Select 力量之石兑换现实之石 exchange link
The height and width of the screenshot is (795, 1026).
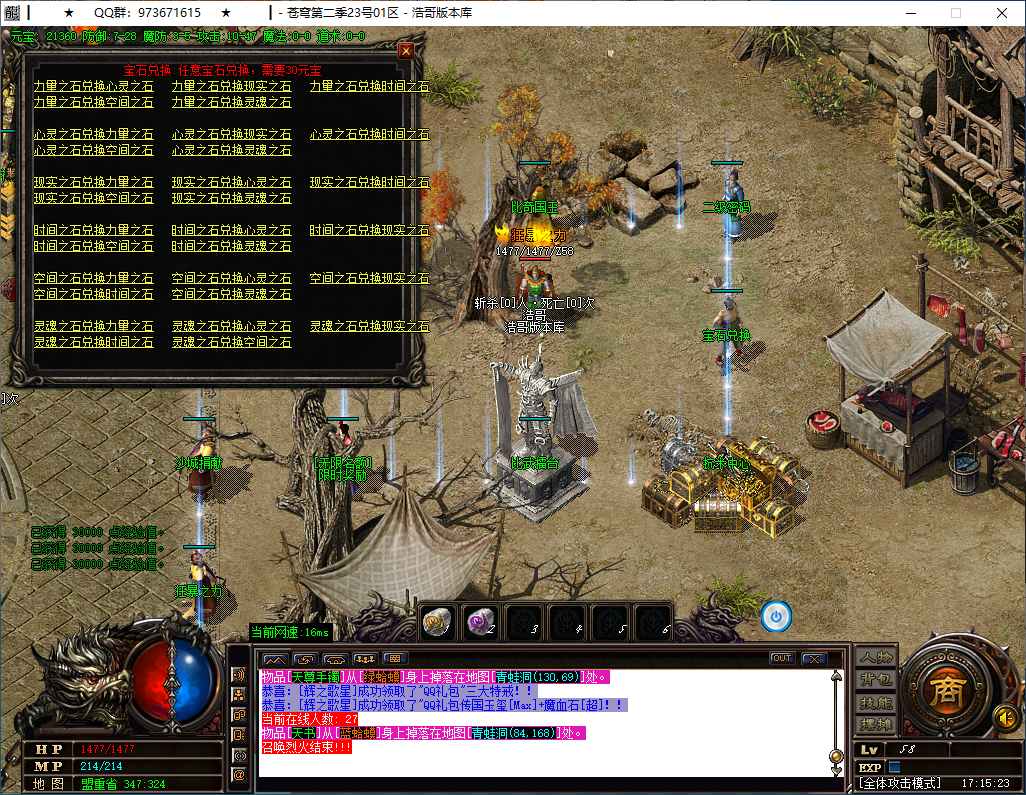(x=231, y=87)
